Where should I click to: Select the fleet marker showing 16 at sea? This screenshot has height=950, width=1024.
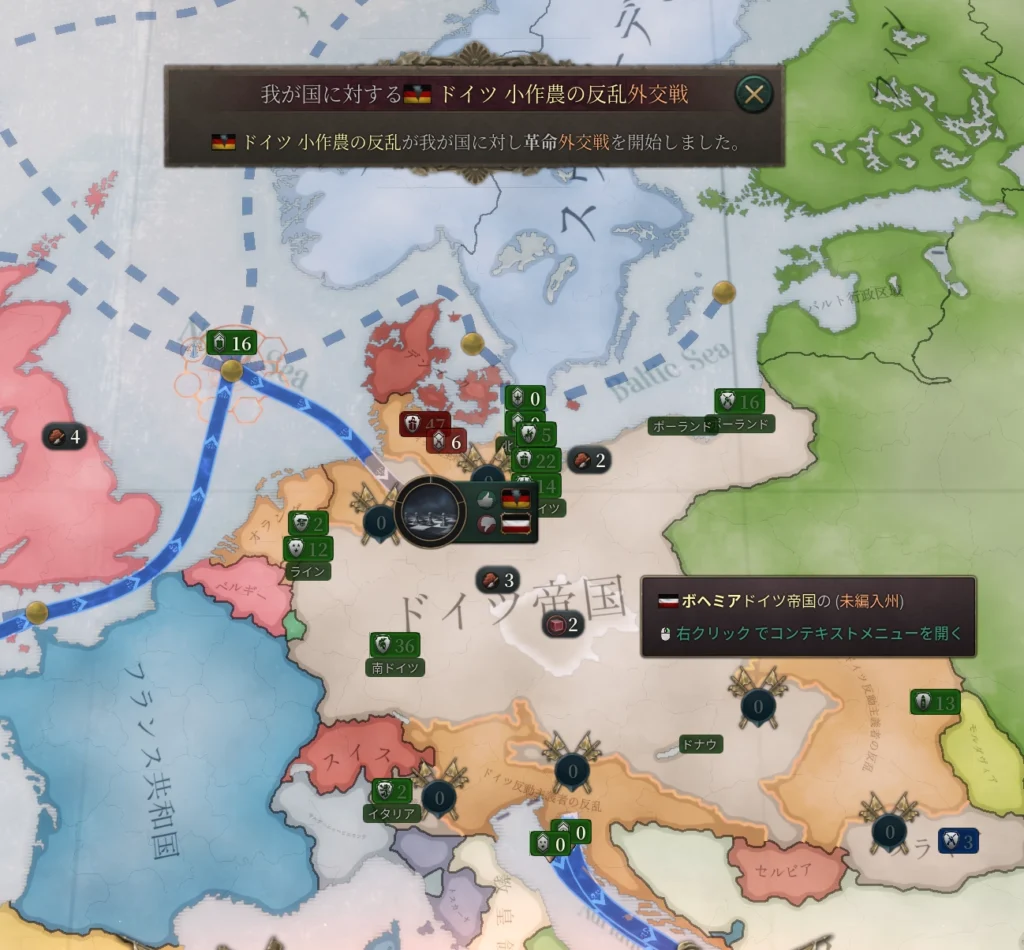[231, 344]
